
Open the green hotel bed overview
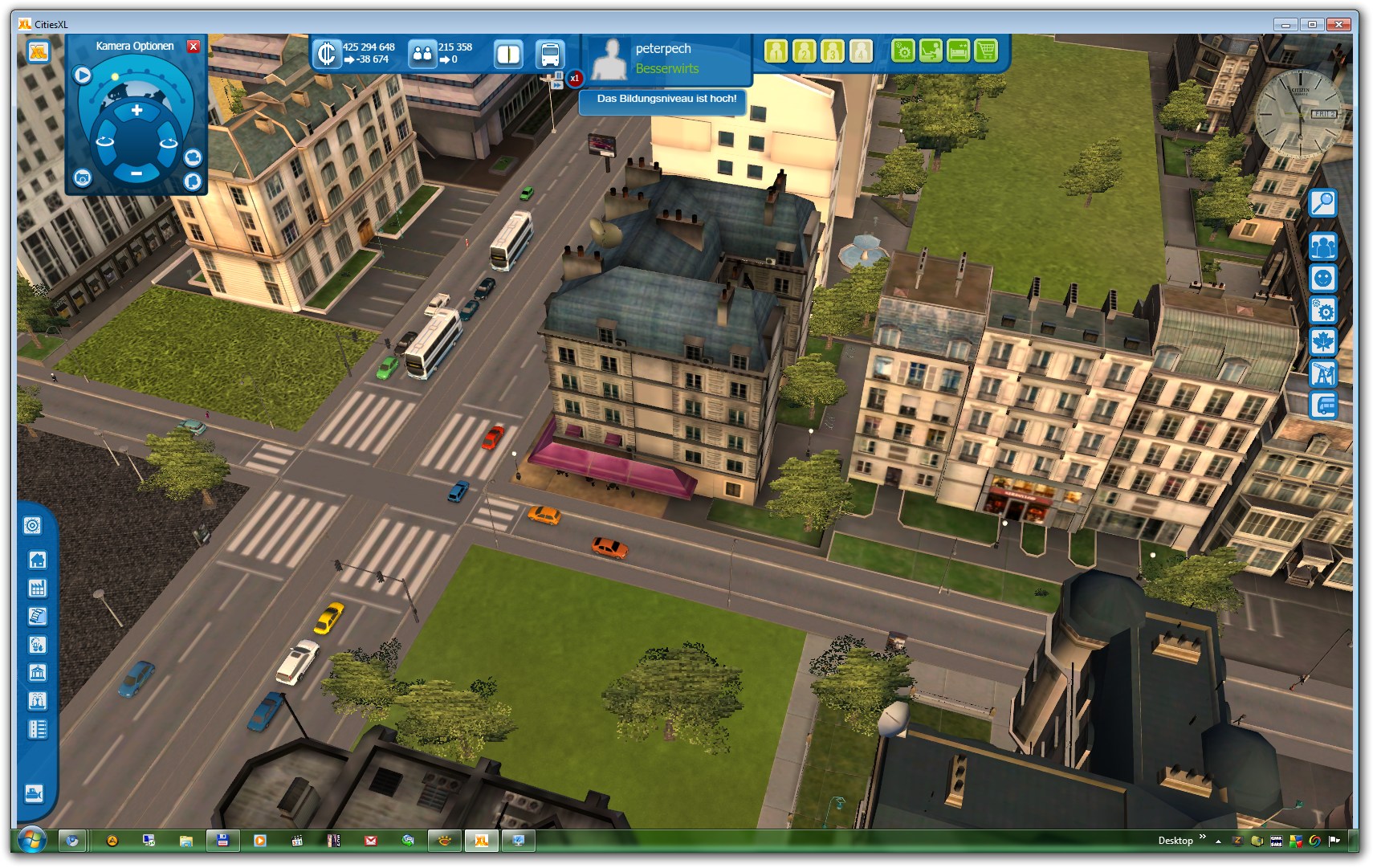tap(959, 51)
